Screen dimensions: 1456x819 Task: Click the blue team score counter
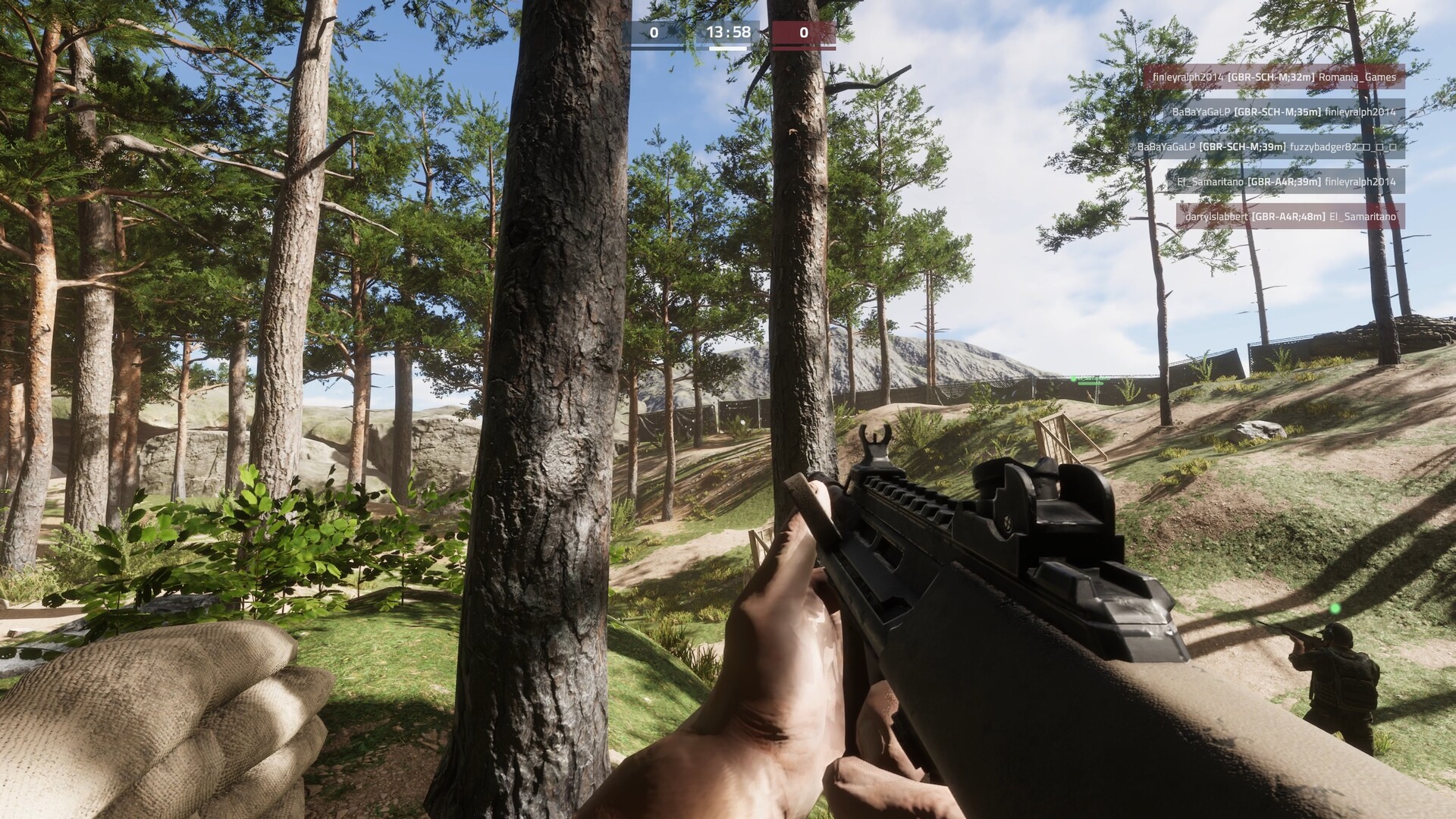(x=654, y=33)
